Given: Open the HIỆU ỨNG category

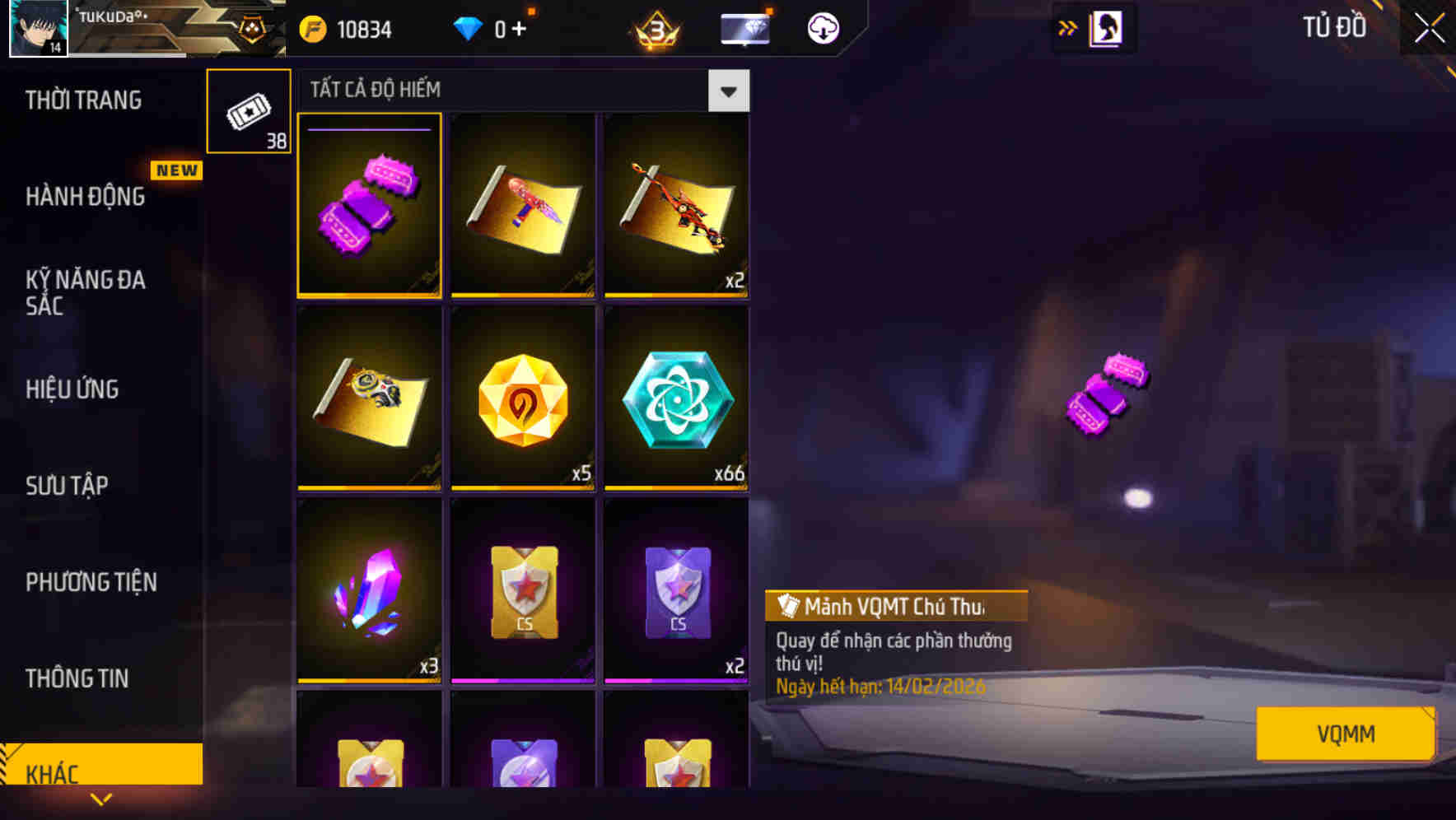Looking at the screenshot, I should 72,389.
